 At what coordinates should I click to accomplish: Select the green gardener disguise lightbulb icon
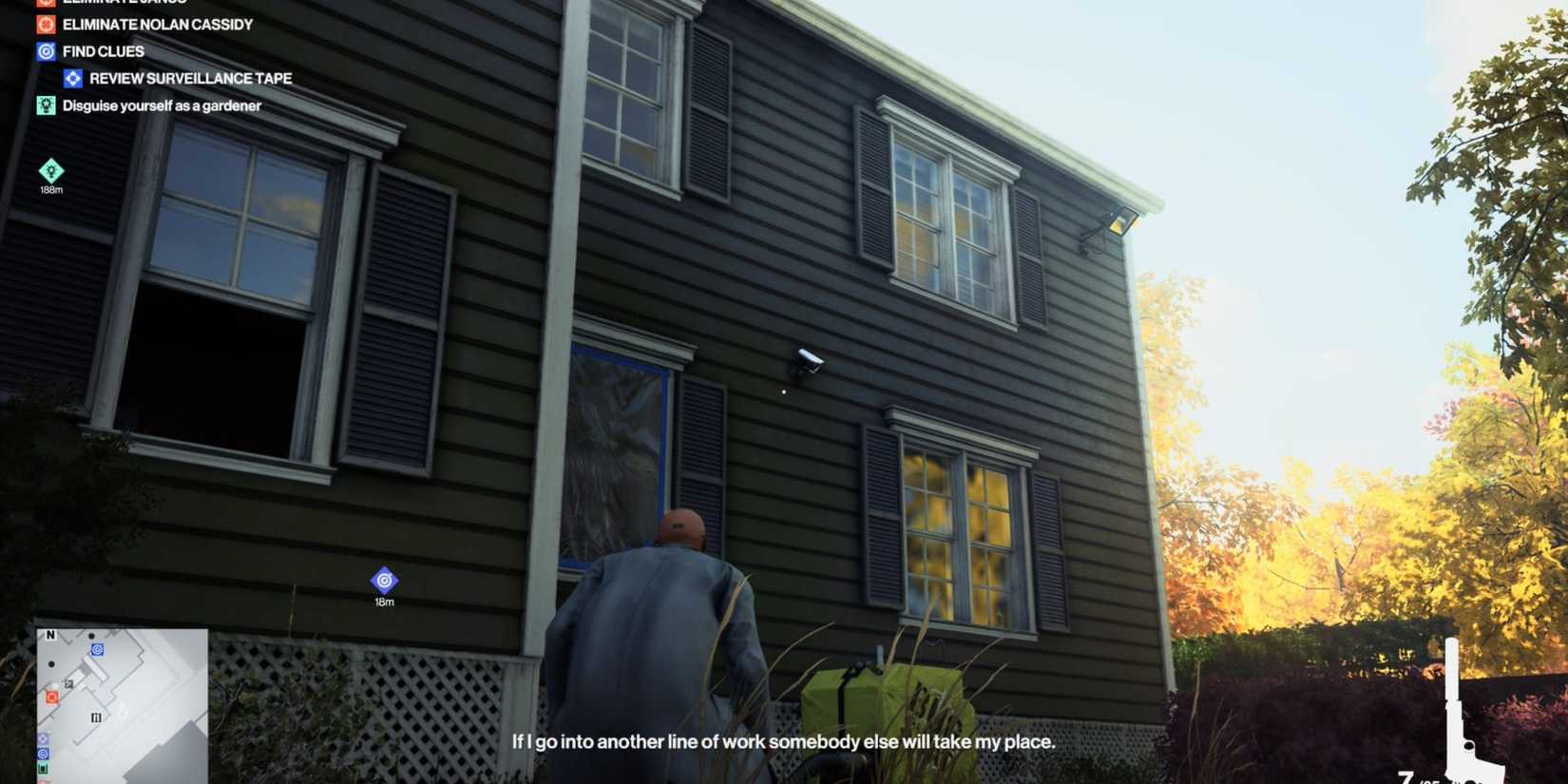45,105
